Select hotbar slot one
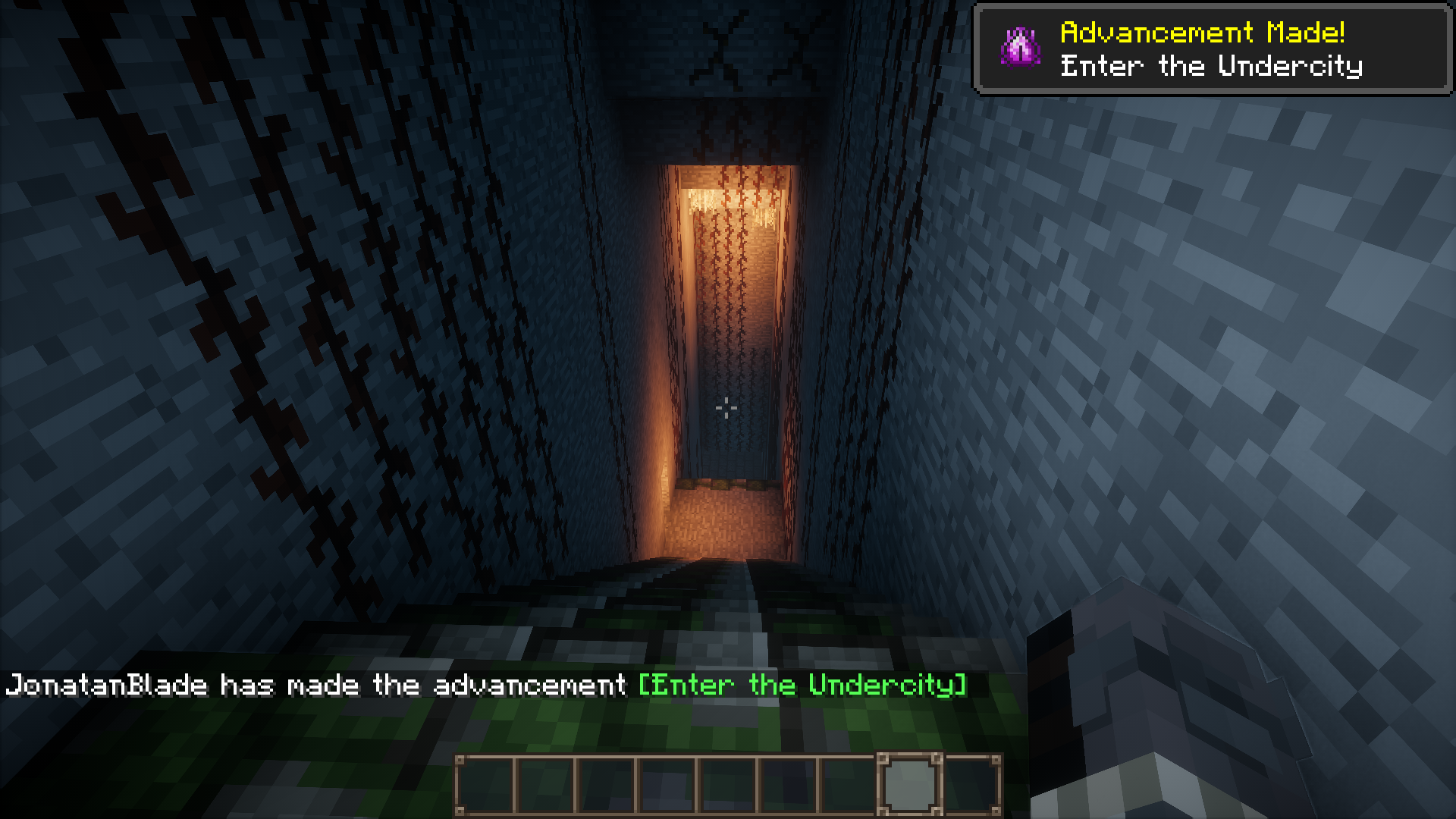This screenshot has height=819, width=1456. (485, 781)
